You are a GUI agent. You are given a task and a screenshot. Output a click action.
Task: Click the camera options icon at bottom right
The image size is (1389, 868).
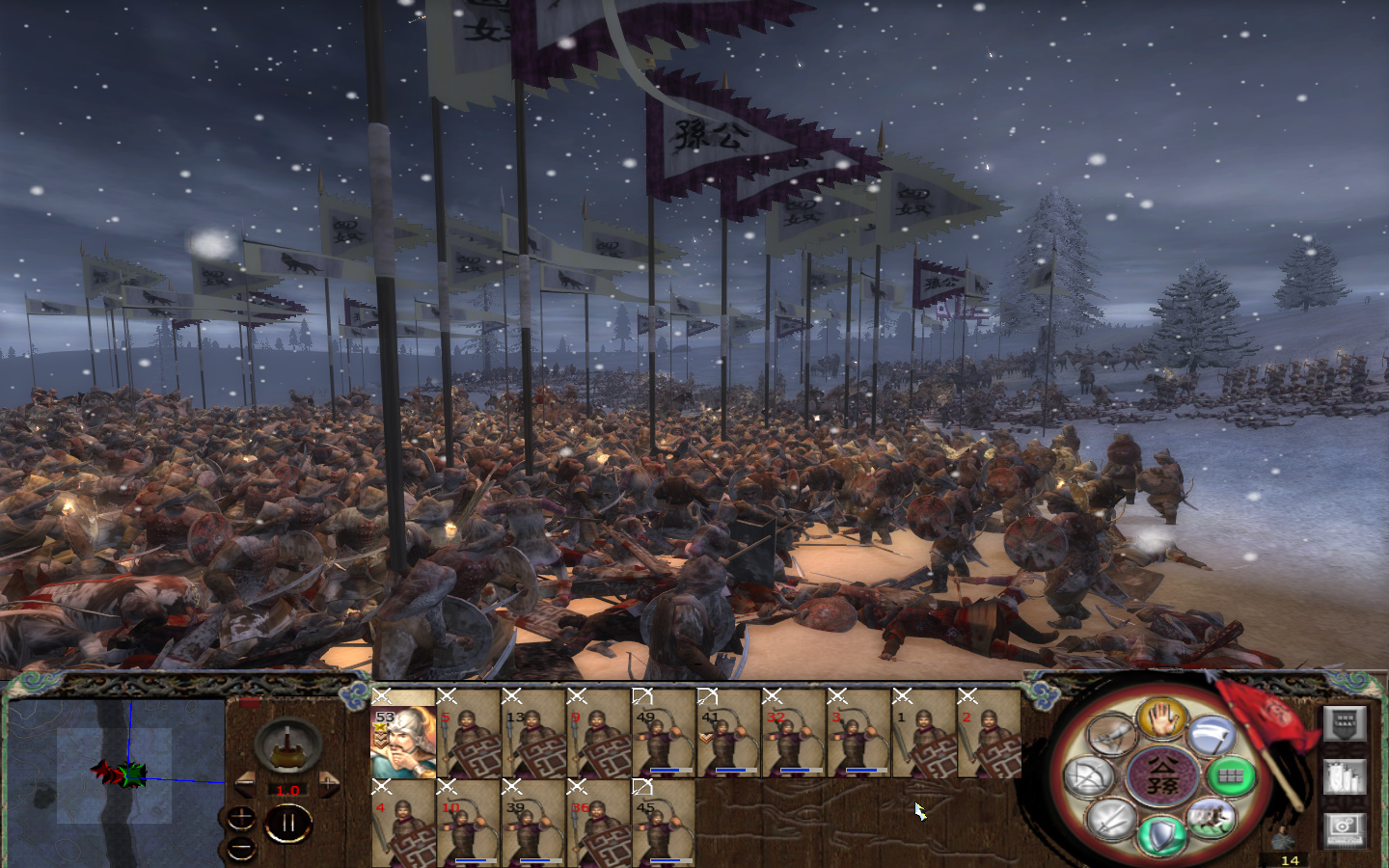tap(1345, 826)
